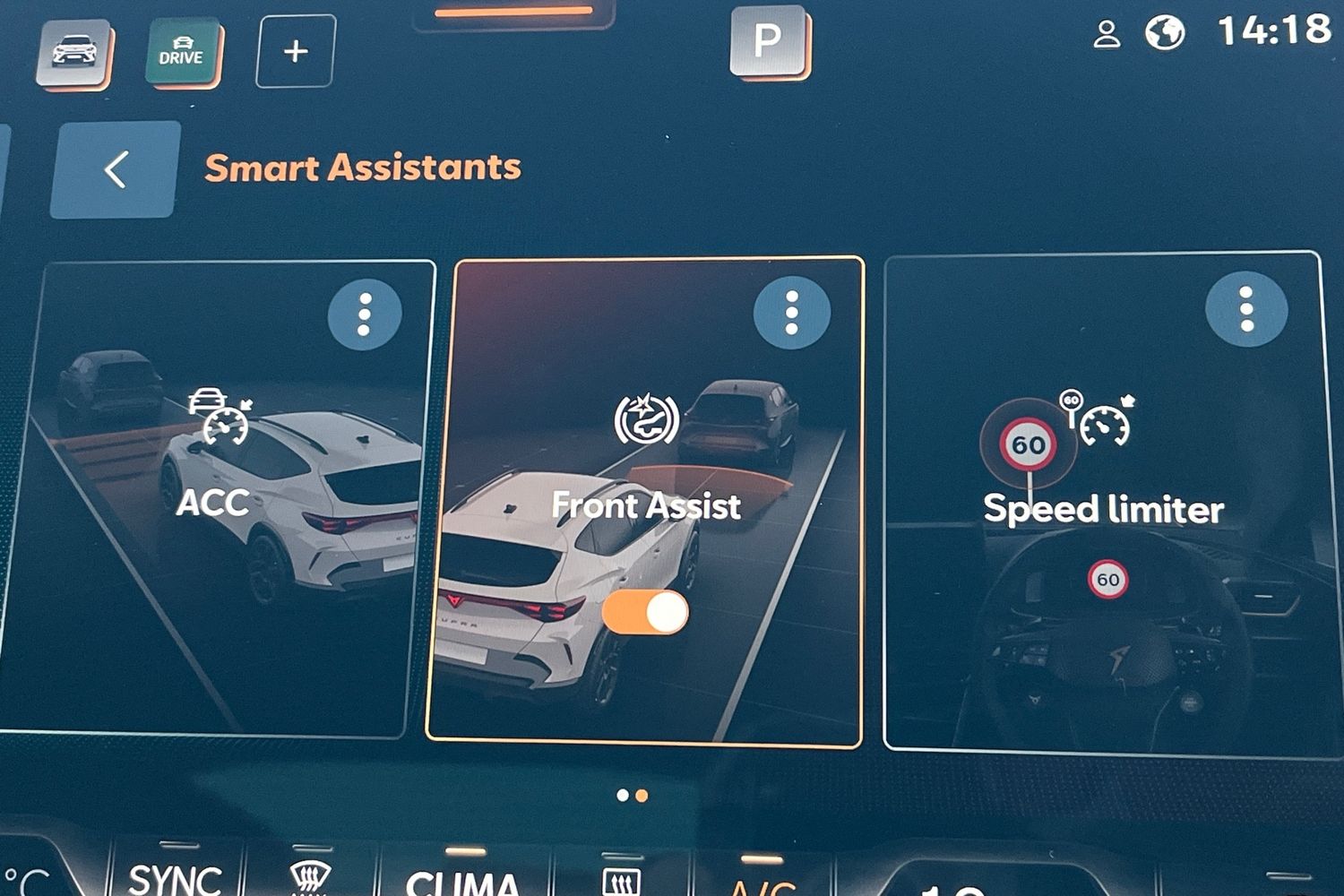This screenshot has width=1344, height=896.
Task: Switch to the first page dot
Action: pyautogui.click(x=623, y=795)
